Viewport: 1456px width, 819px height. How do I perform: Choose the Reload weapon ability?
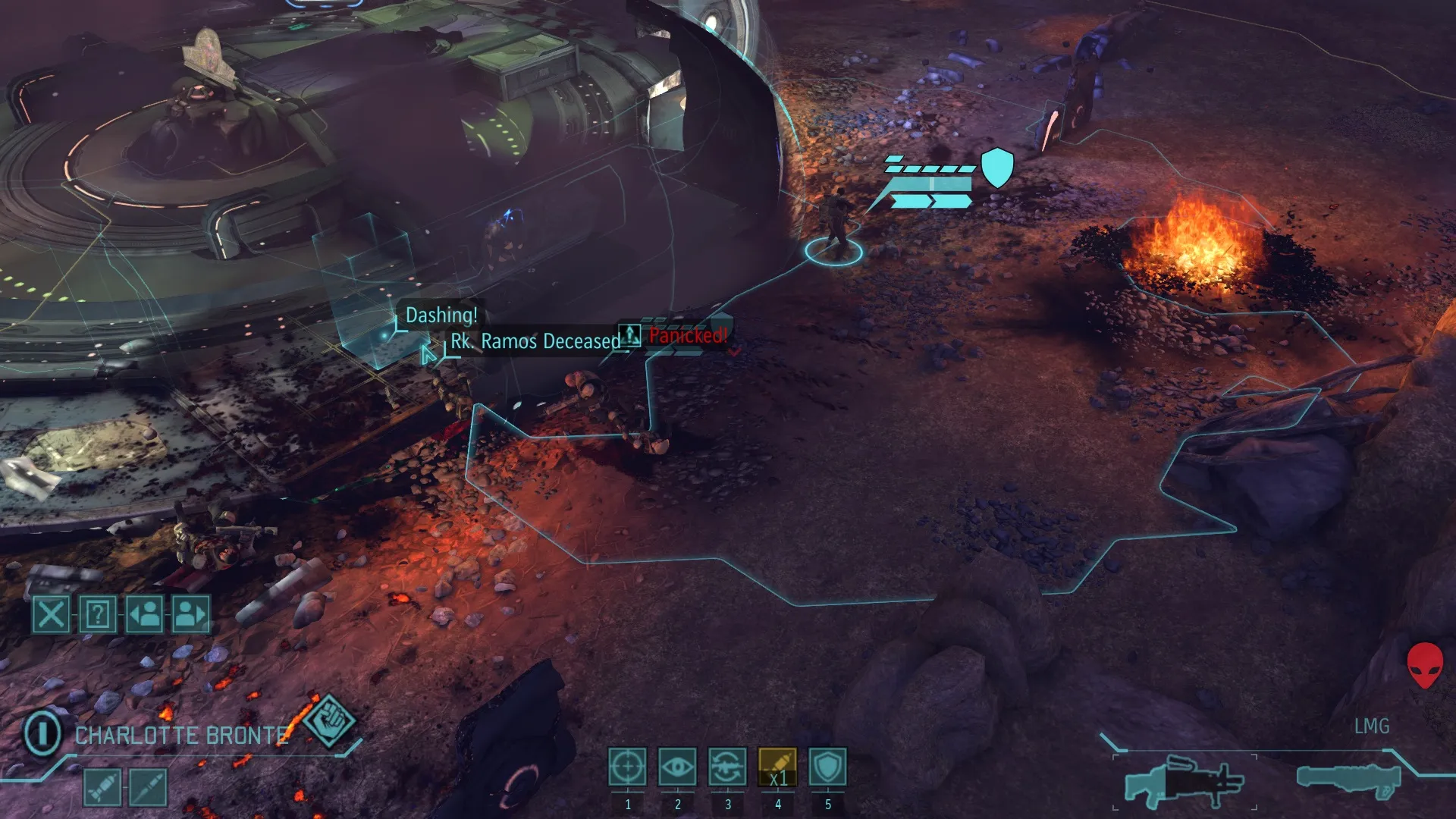(727, 767)
